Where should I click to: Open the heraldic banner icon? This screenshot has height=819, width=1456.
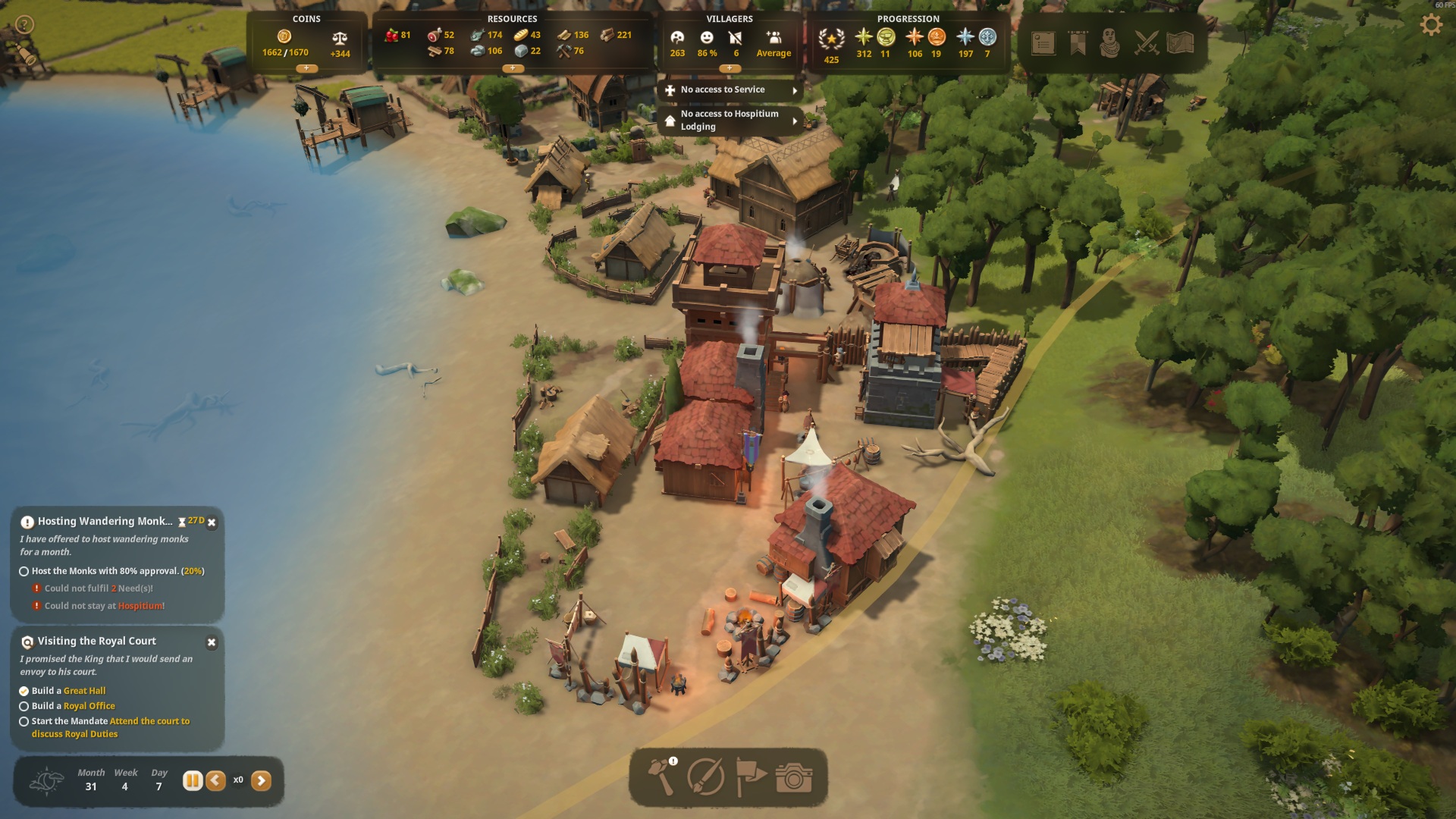[1078, 43]
